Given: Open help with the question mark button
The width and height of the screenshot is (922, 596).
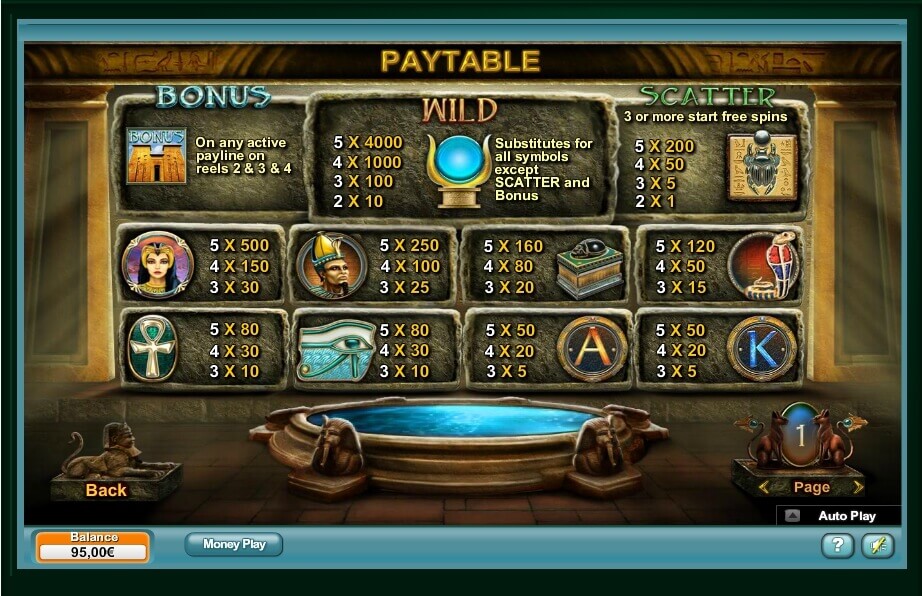Looking at the screenshot, I should click(x=837, y=546).
